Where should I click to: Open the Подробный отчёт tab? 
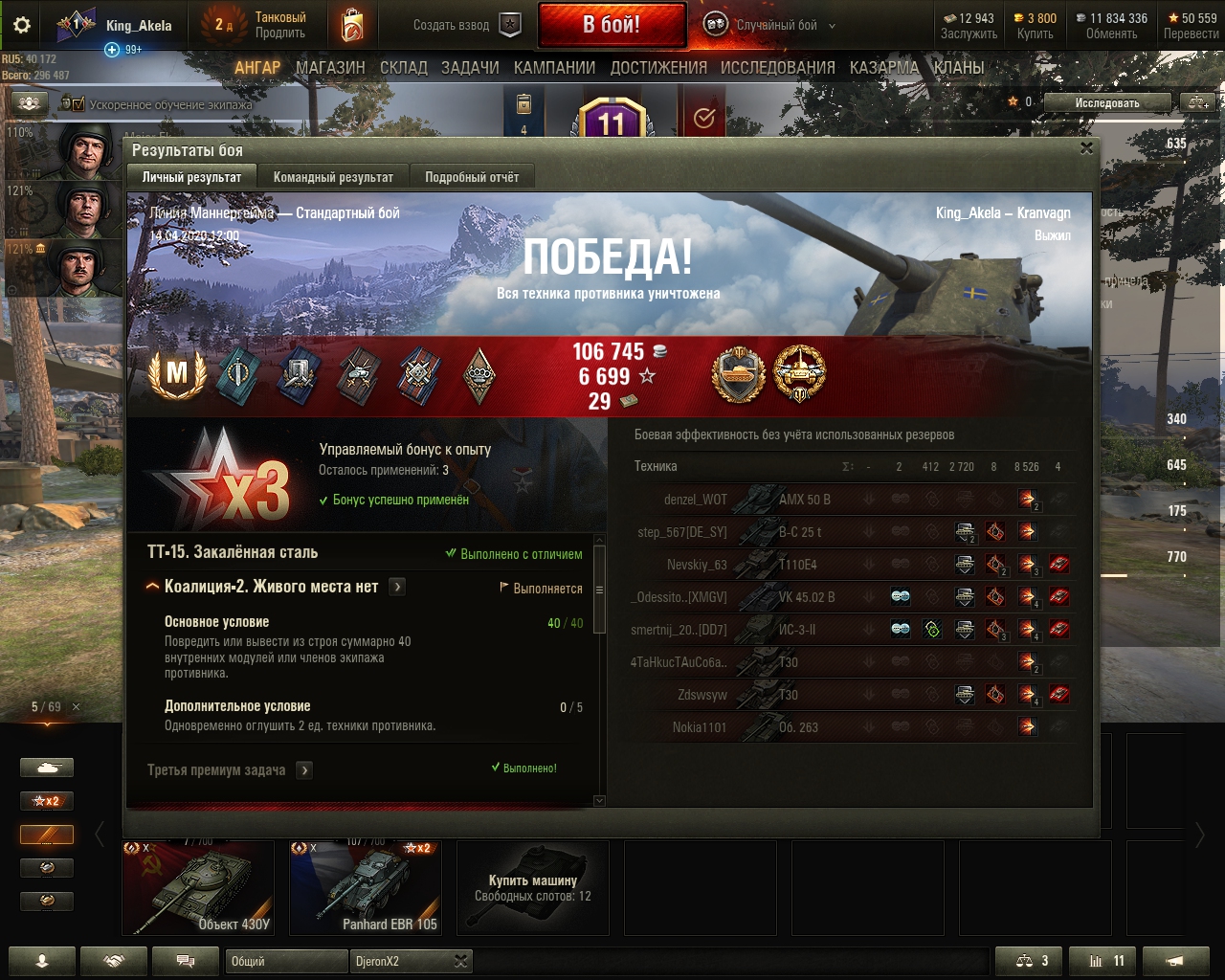(x=472, y=177)
